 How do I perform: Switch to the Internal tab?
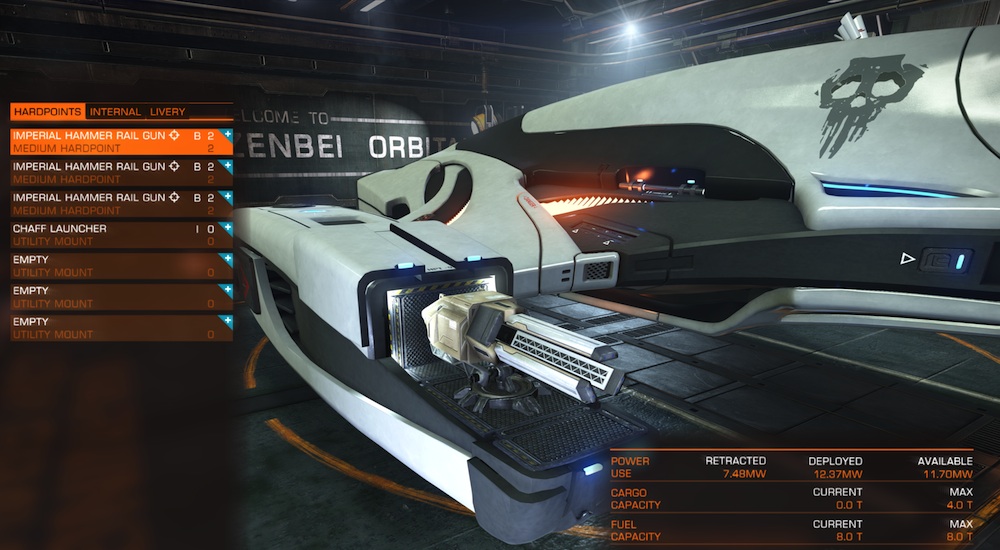pos(115,111)
